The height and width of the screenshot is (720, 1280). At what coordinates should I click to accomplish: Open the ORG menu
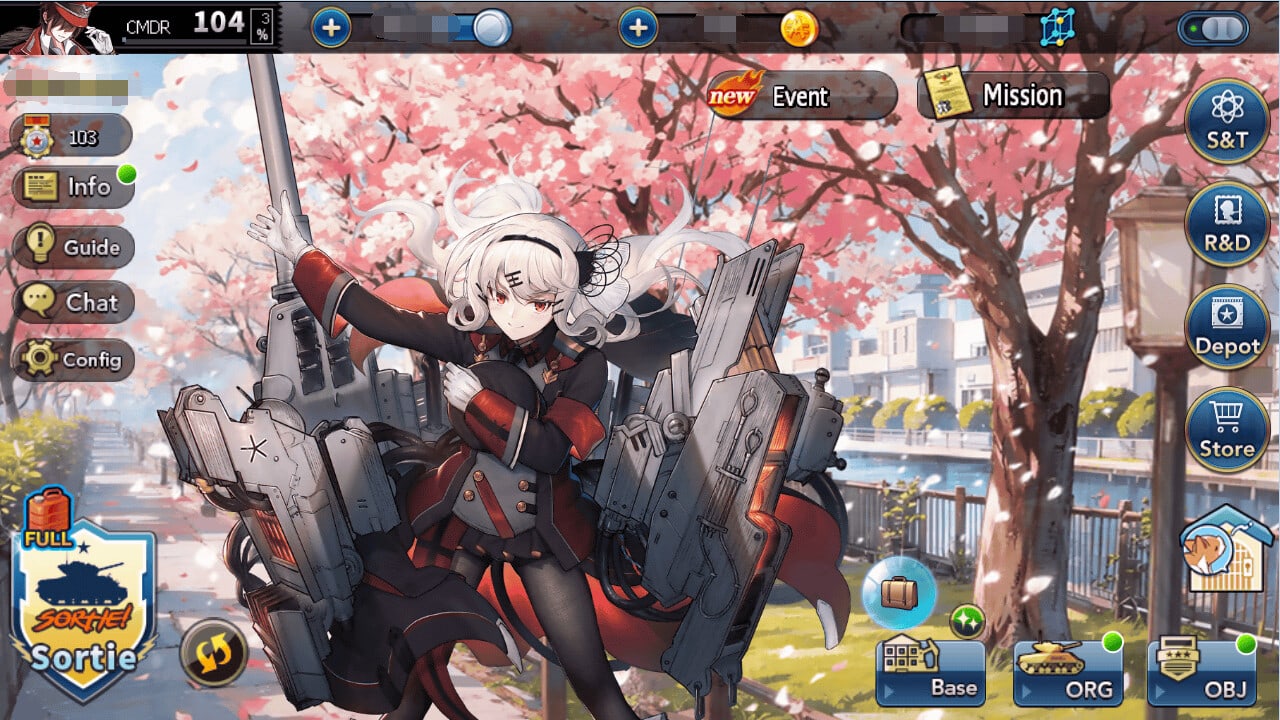[1066, 673]
